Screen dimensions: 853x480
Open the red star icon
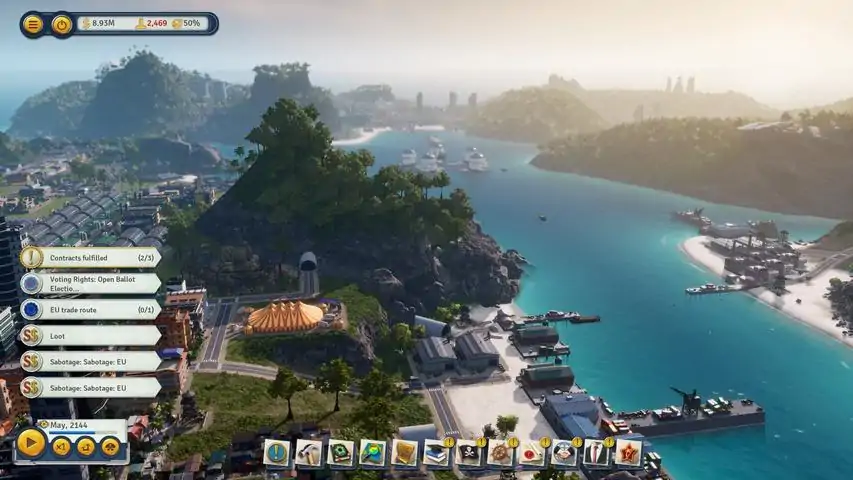pos(628,453)
